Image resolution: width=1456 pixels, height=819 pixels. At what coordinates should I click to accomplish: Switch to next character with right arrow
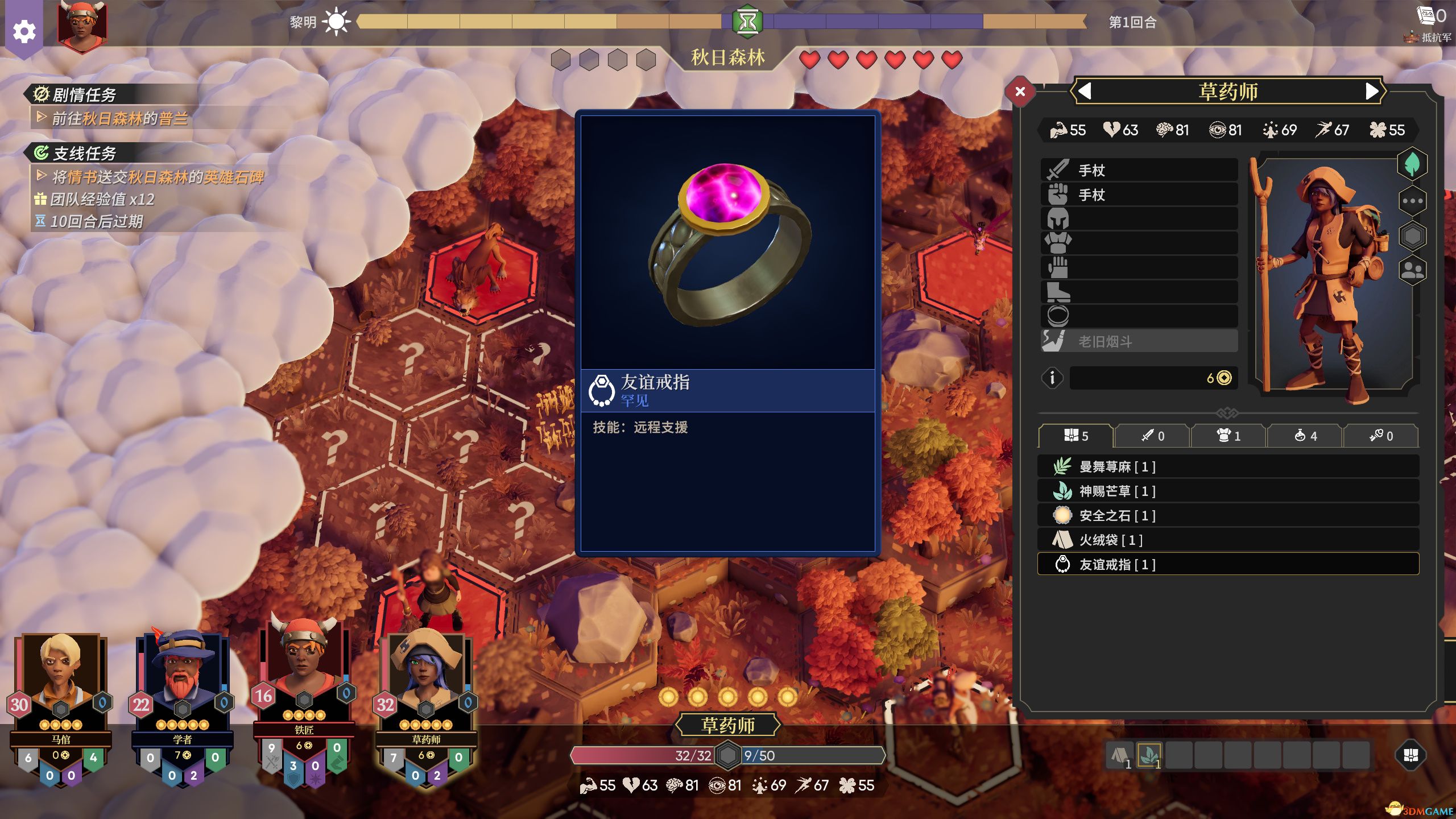coord(1372,91)
